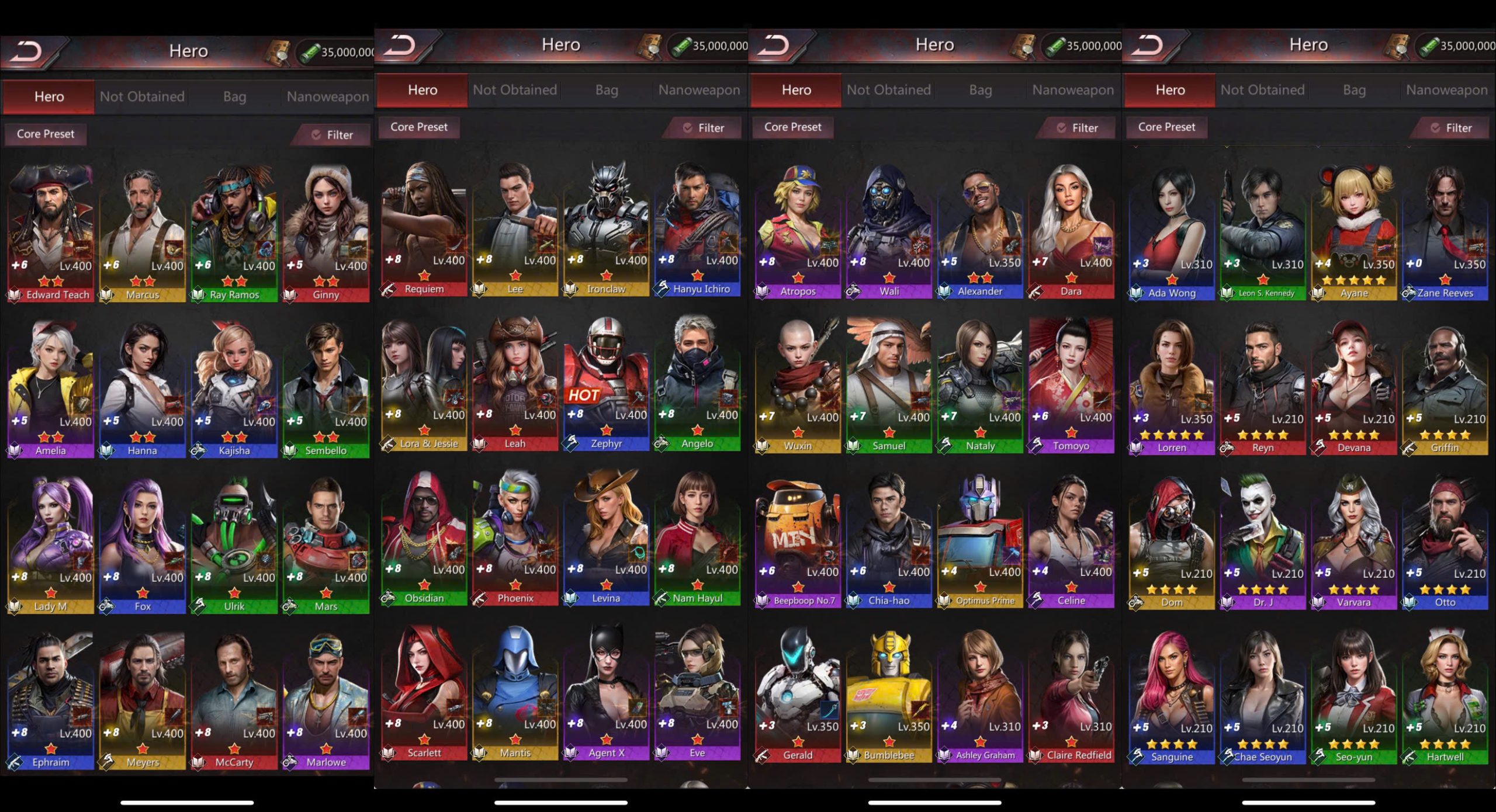Select the Edward Teach hero card
The width and height of the screenshot is (1496, 812).
[x=51, y=234]
